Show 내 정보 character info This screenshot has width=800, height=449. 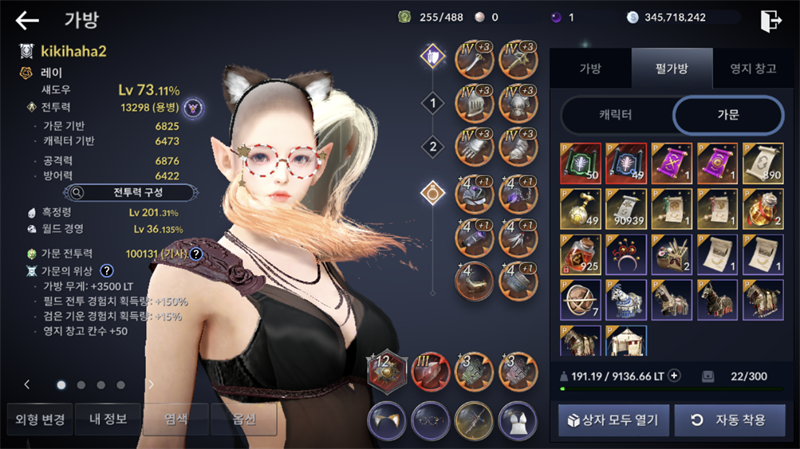pyautogui.click(x=107, y=419)
